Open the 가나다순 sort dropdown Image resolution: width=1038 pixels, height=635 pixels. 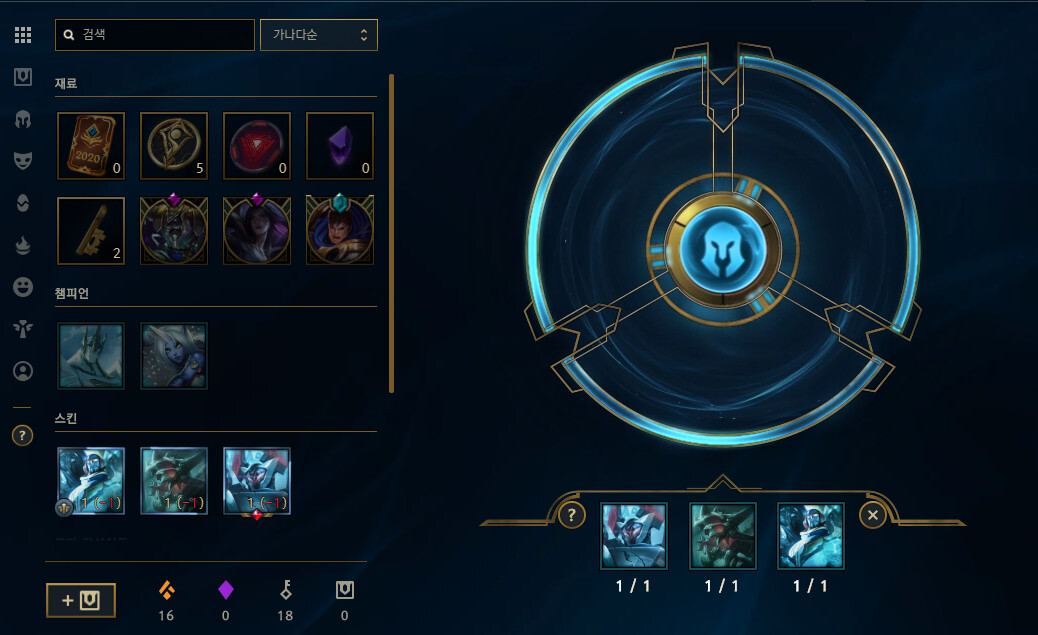319,34
